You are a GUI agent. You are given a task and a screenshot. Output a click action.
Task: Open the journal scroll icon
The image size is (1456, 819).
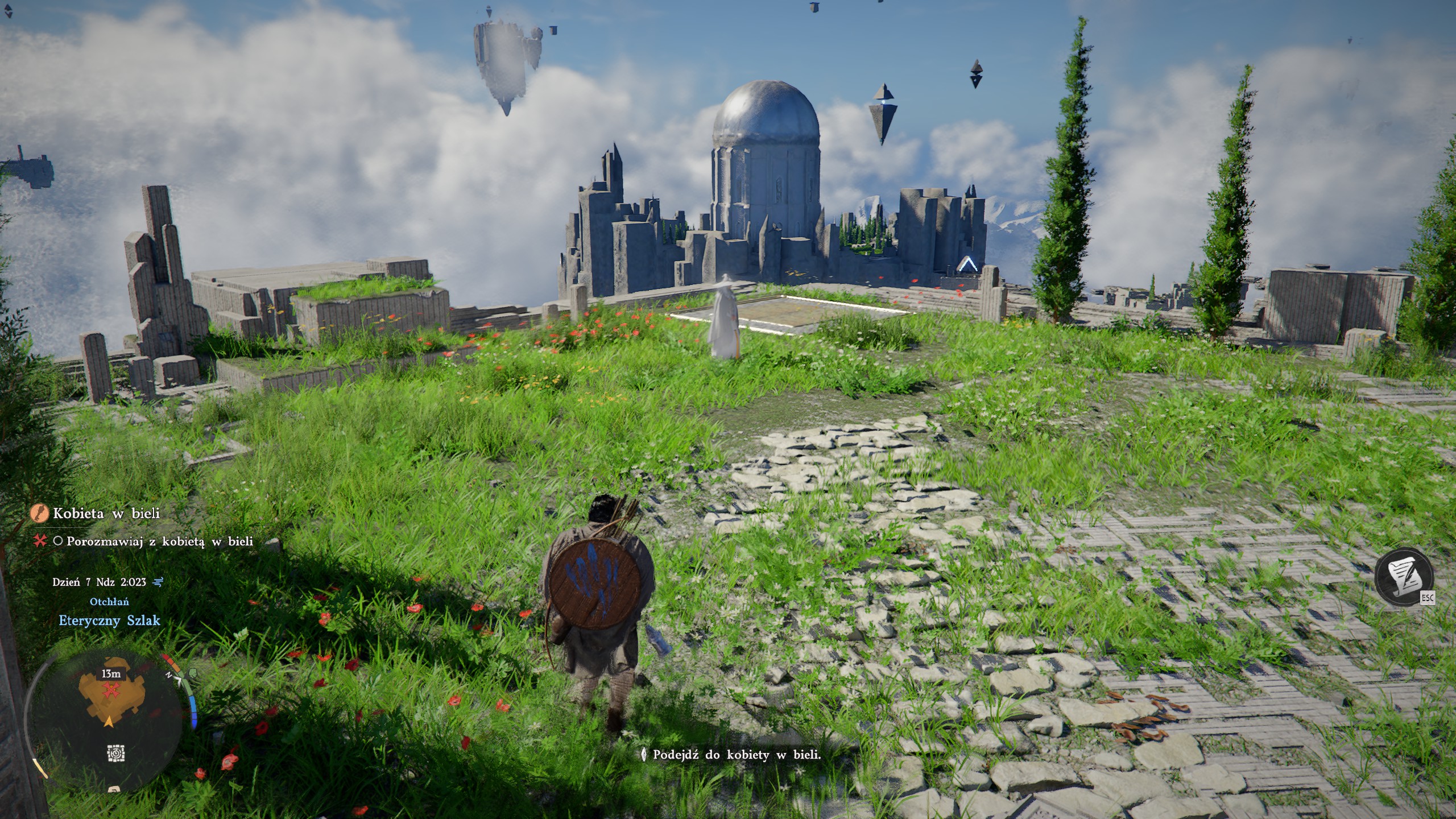(x=1404, y=577)
